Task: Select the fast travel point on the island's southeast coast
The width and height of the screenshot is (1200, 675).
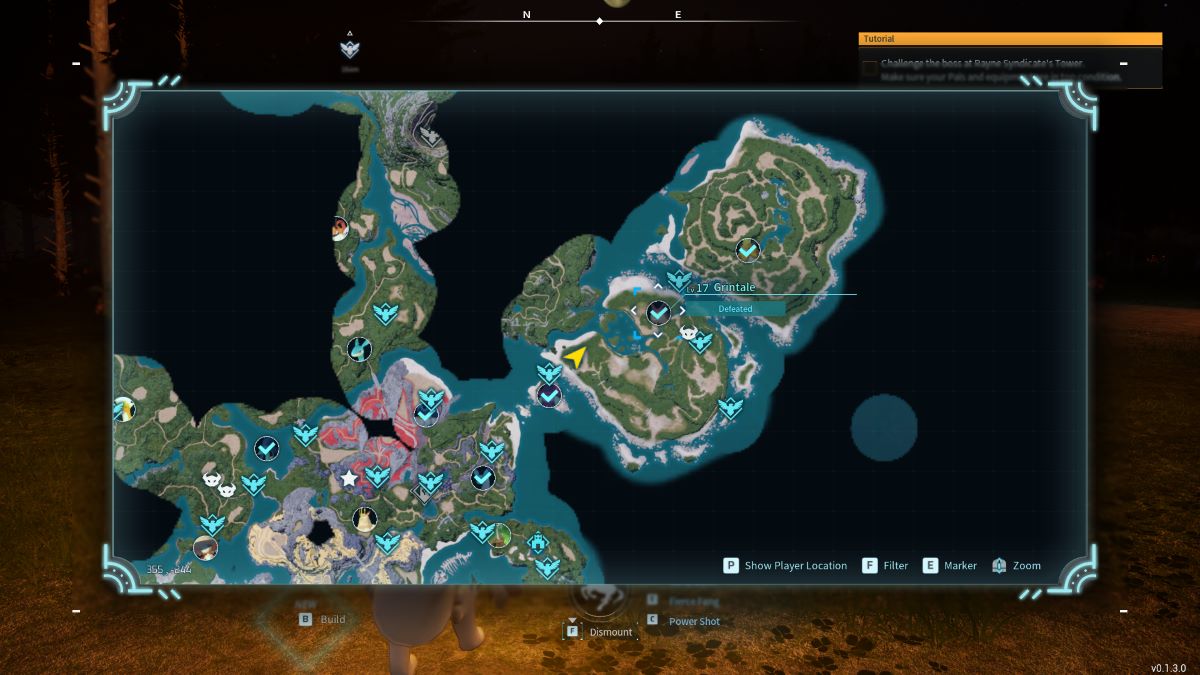Action: click(731, 407)
